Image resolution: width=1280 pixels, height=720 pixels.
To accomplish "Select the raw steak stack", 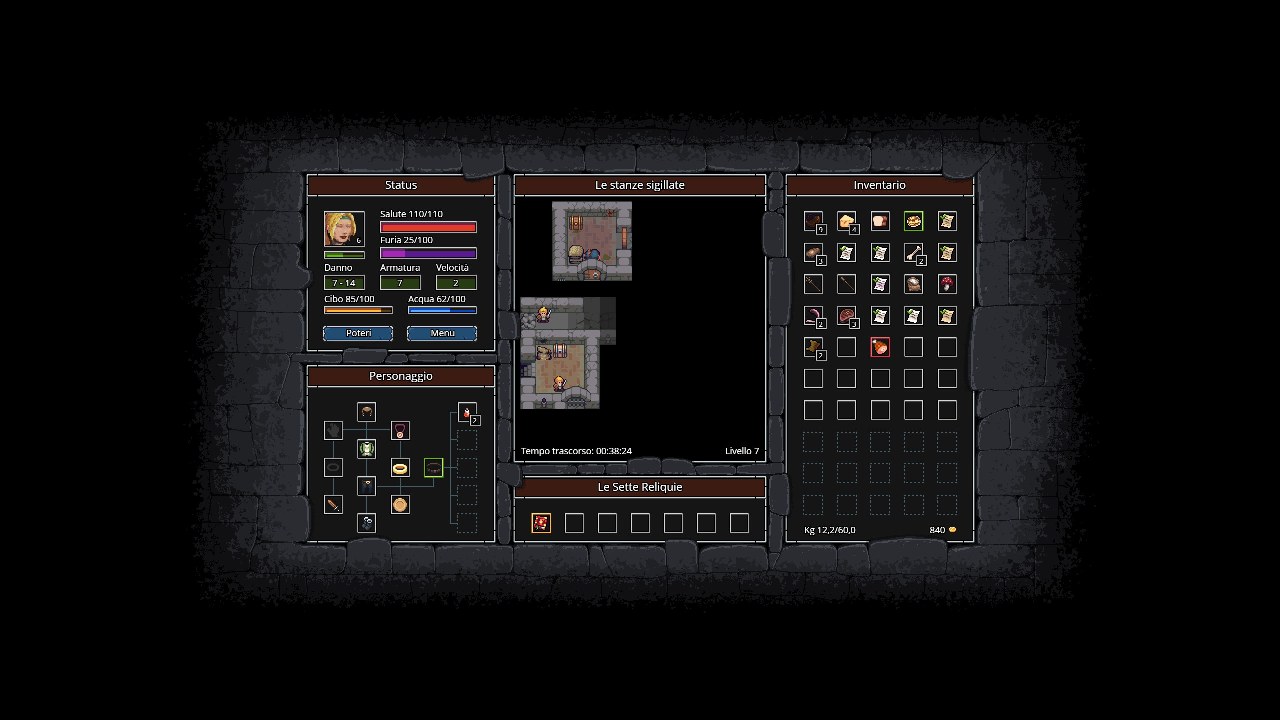I will click(x=846, y=315).
